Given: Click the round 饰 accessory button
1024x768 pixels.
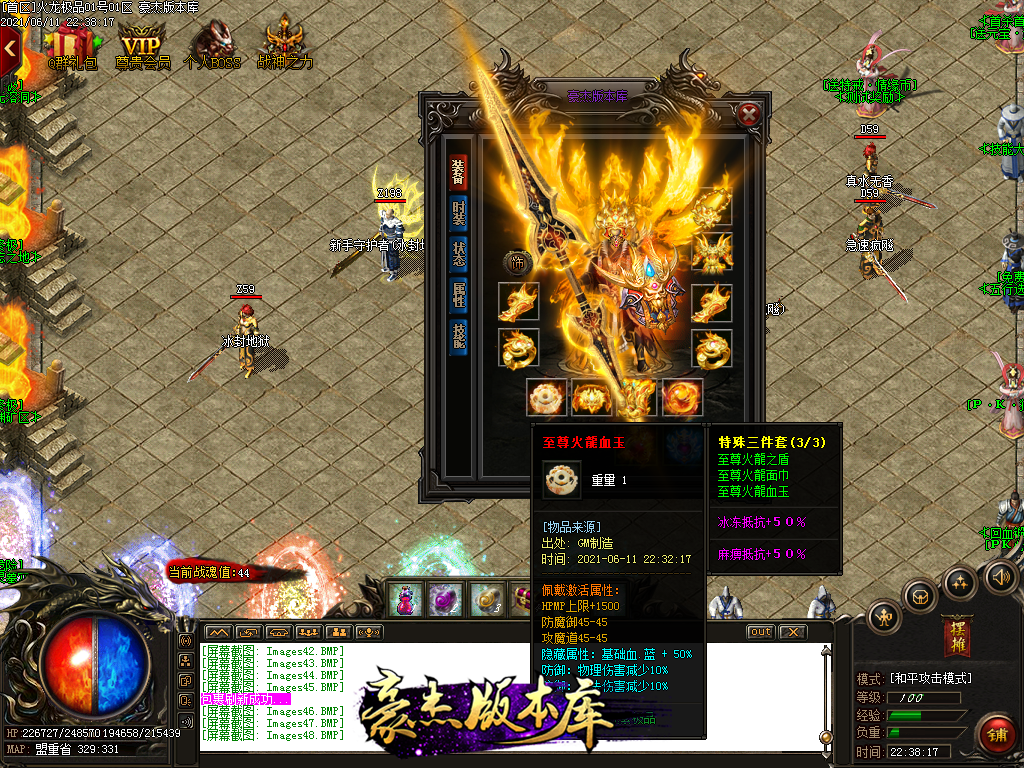Looking at the screenshot, I should (x=518, y=262).
